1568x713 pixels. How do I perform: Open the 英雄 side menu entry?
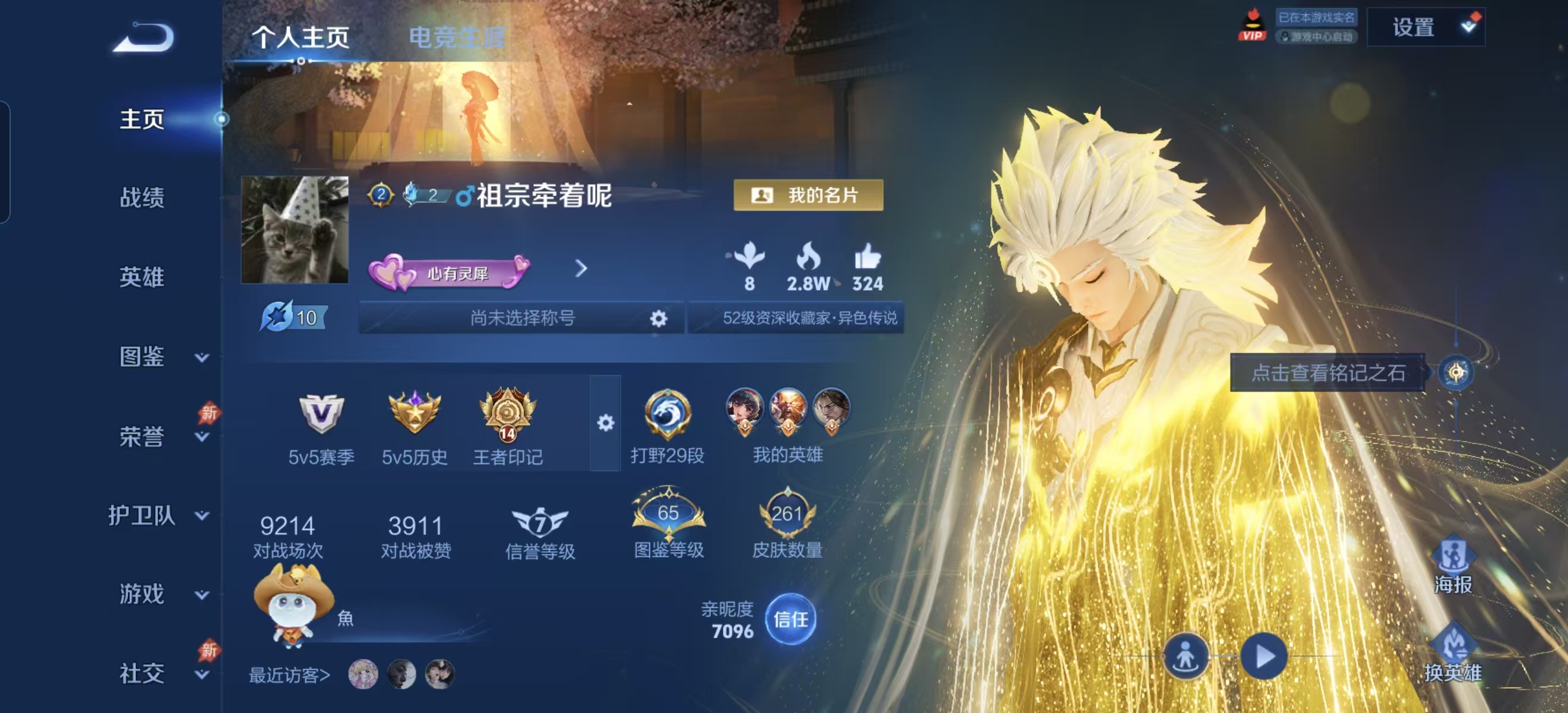click(x=142, y=277)
